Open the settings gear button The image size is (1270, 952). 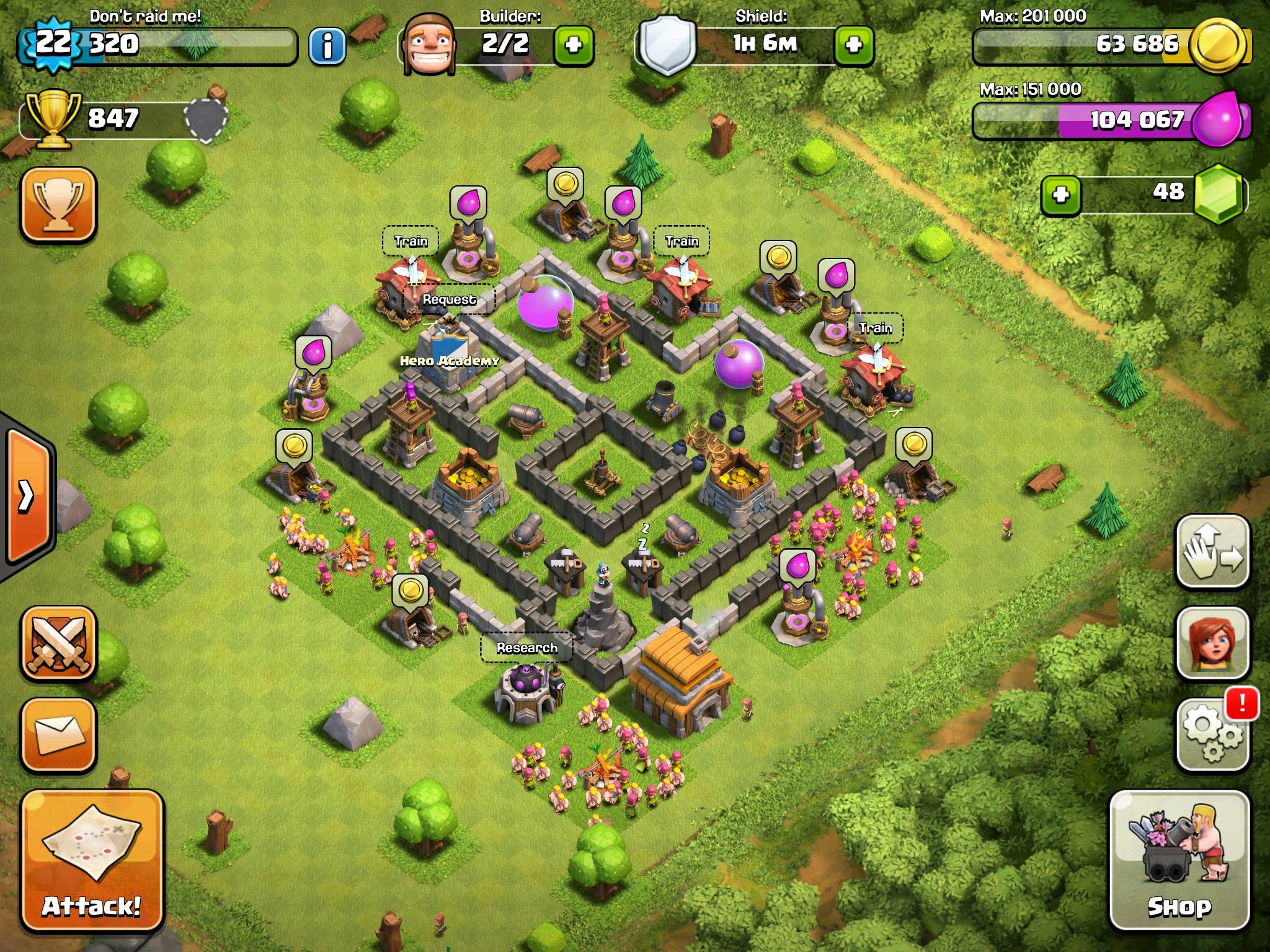point(1211,735)
